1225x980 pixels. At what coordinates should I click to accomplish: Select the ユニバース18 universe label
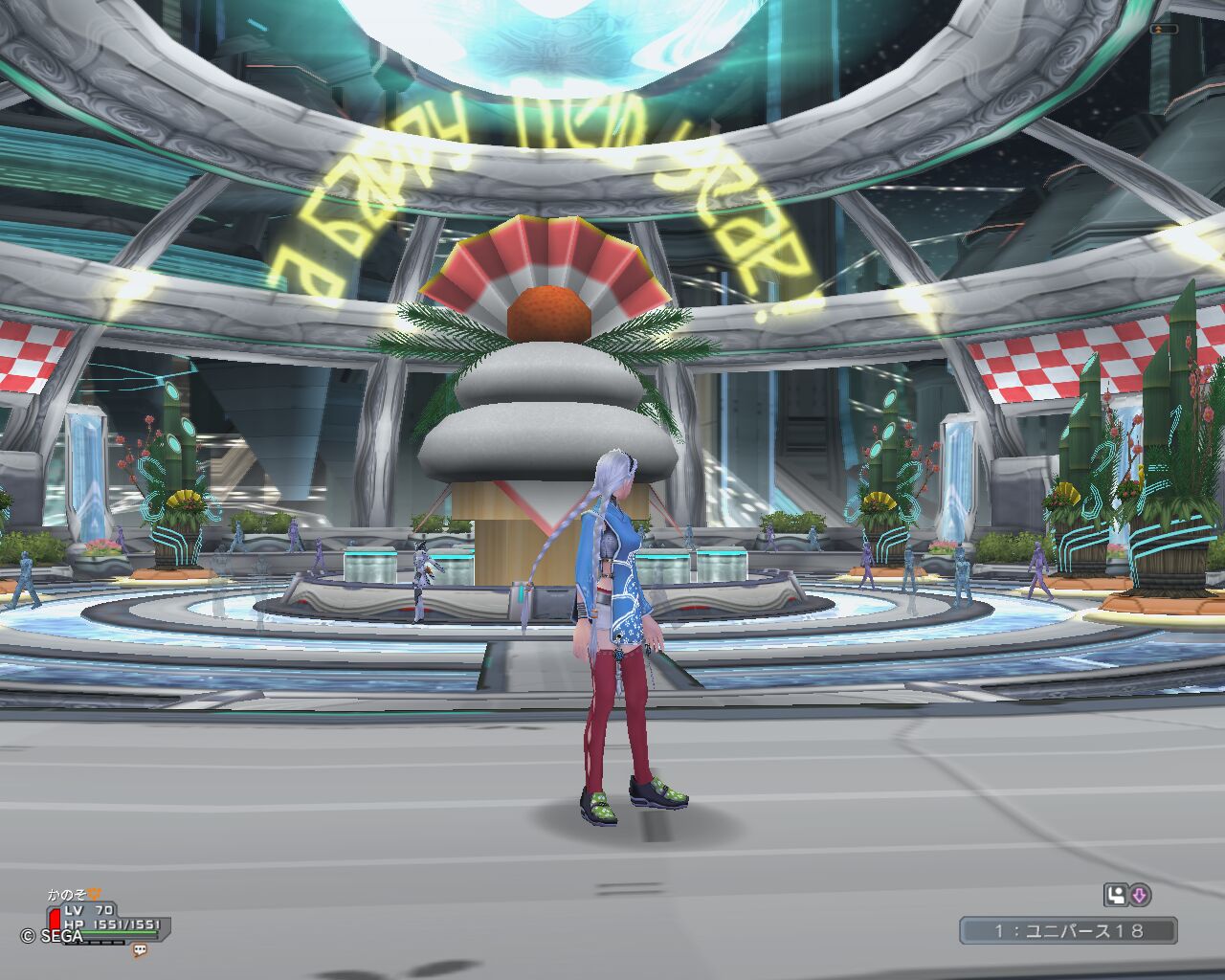1068,930
